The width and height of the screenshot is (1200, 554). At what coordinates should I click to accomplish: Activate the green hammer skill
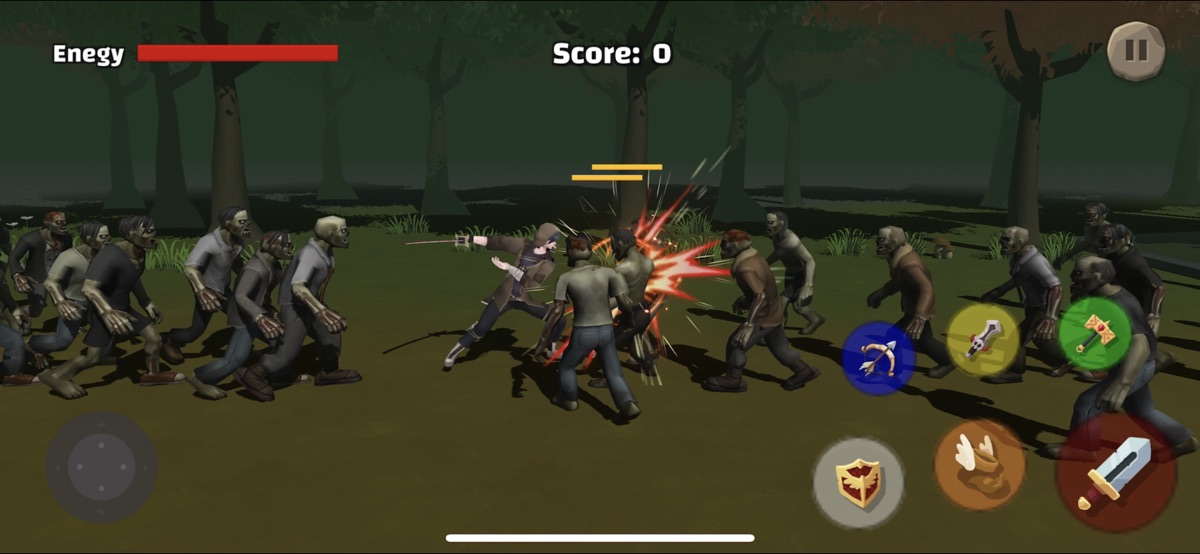click(1094, 332)
